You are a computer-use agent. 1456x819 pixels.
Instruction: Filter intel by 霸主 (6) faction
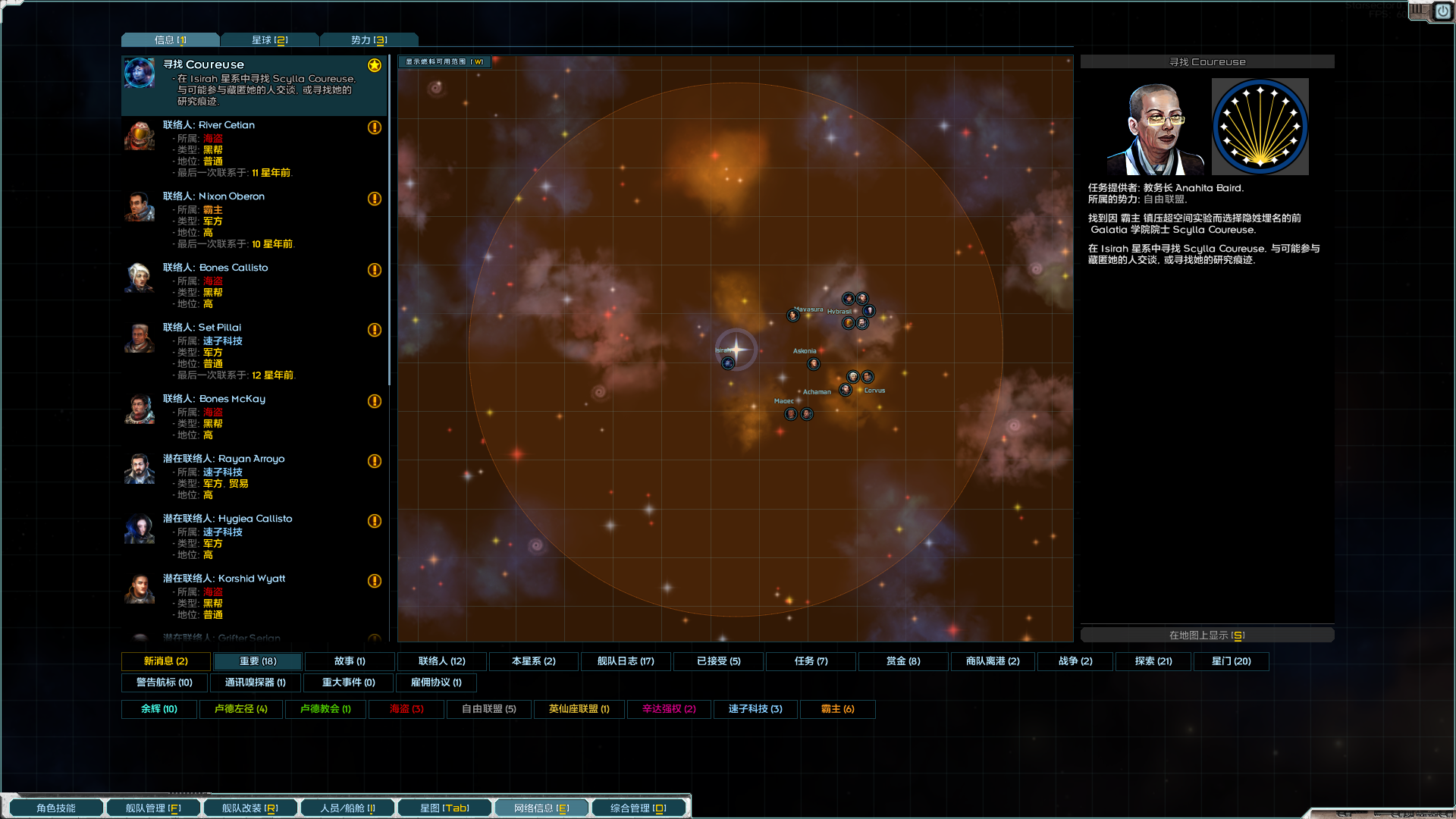point(837,709)
